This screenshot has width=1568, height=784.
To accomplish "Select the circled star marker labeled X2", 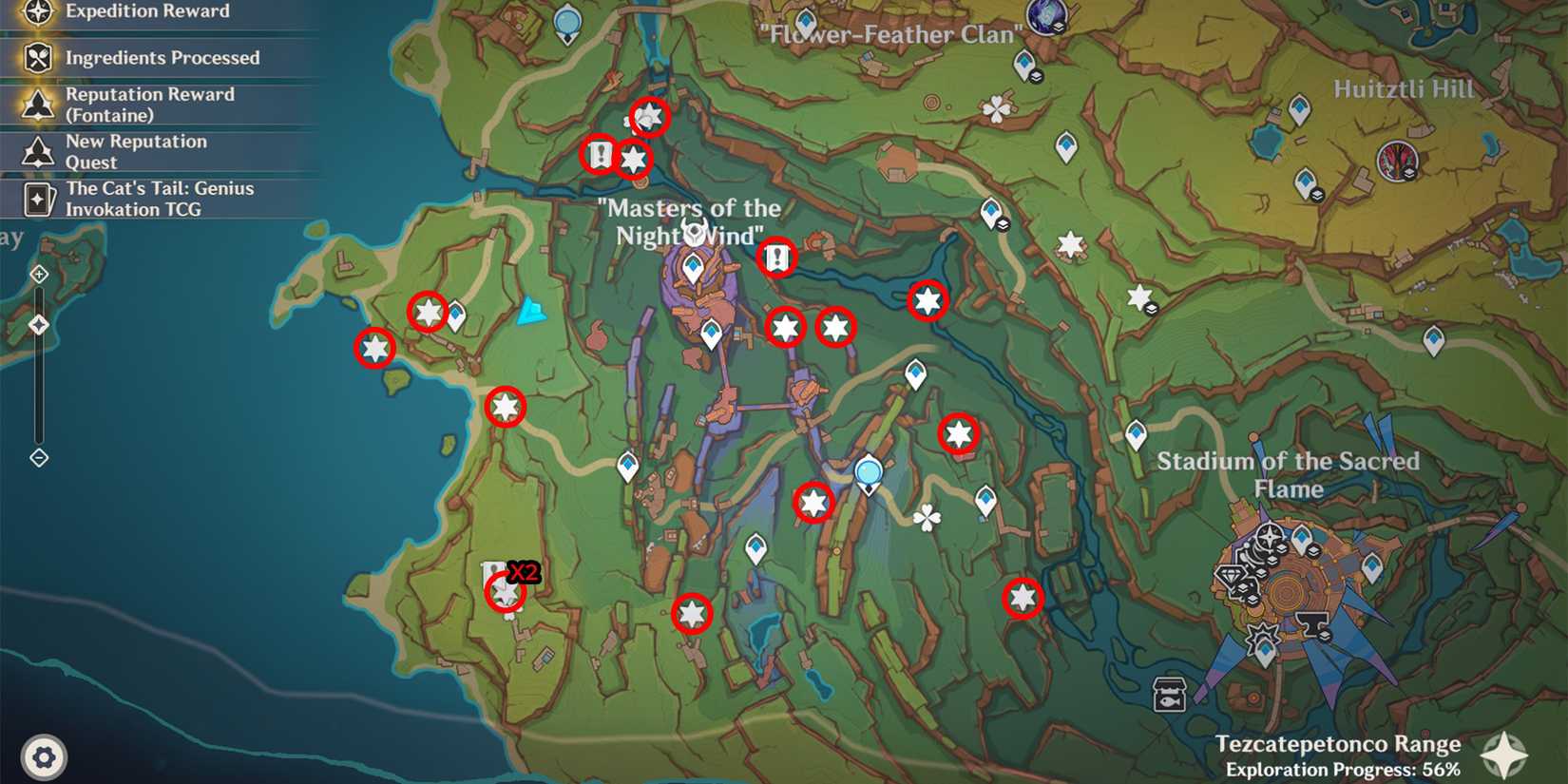I will (x=504, y=593).
